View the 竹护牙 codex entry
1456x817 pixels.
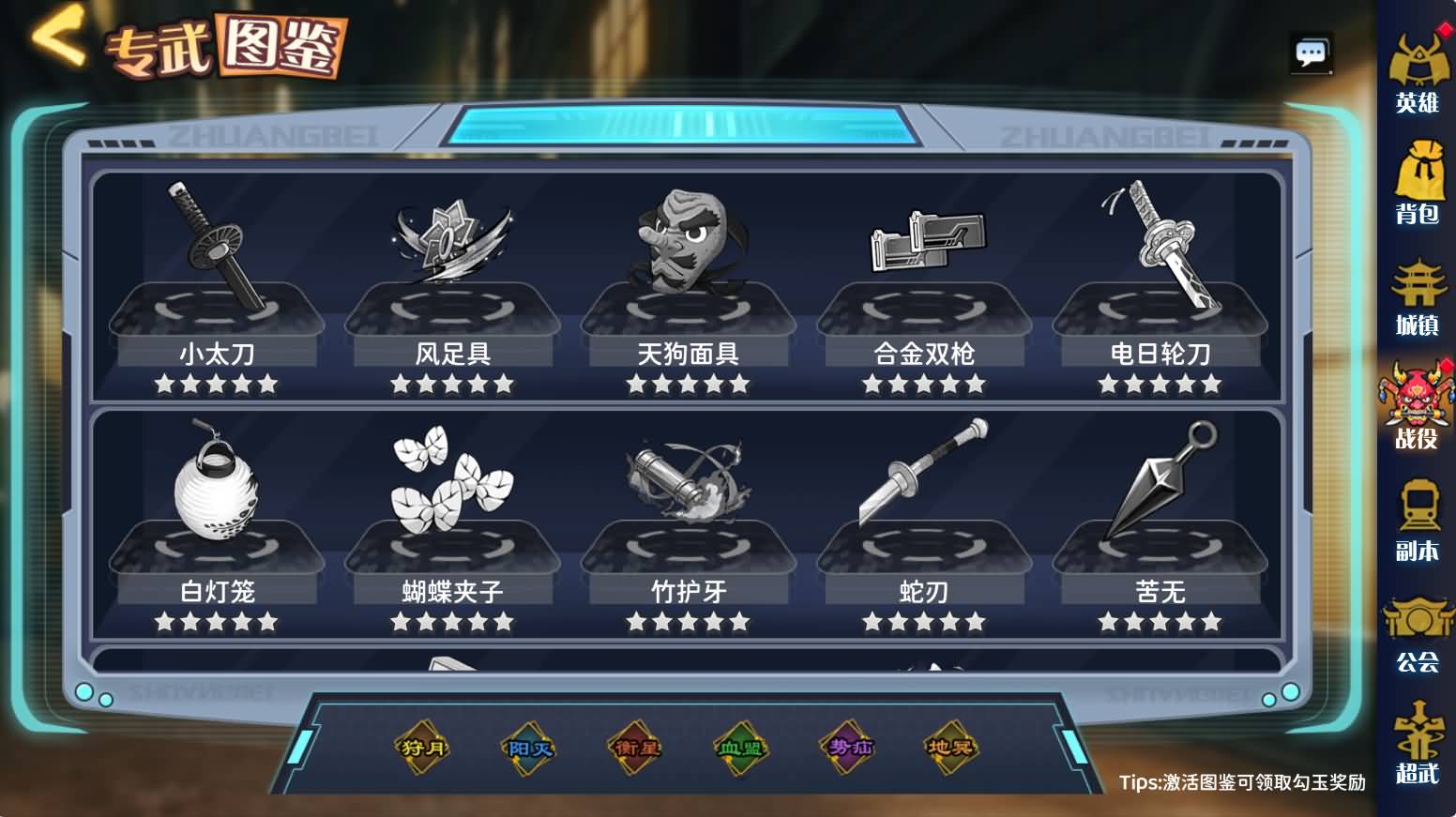689,519
